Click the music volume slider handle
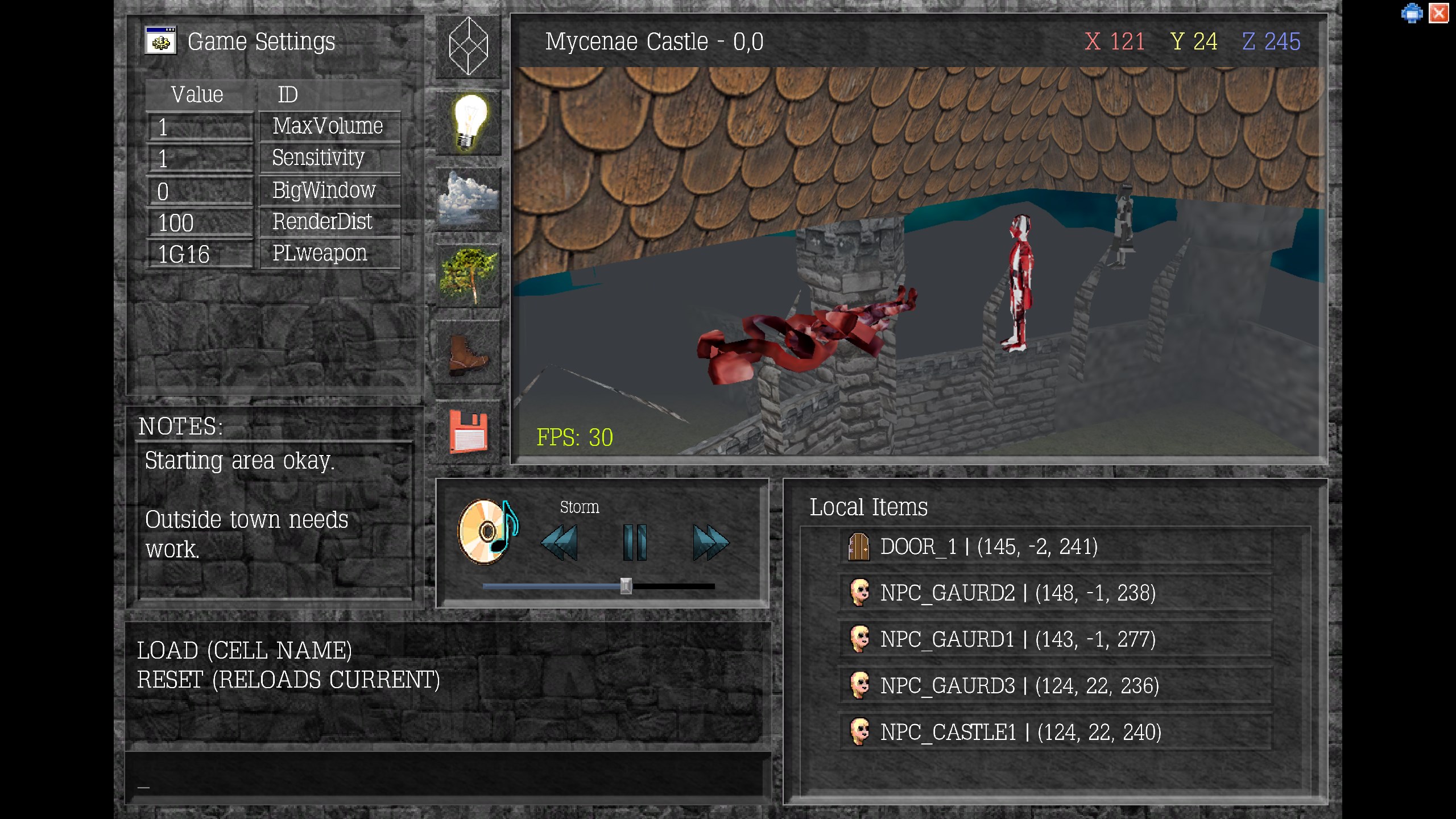The width and height of the screenshot is (1456, 819). tap(626, 586)
